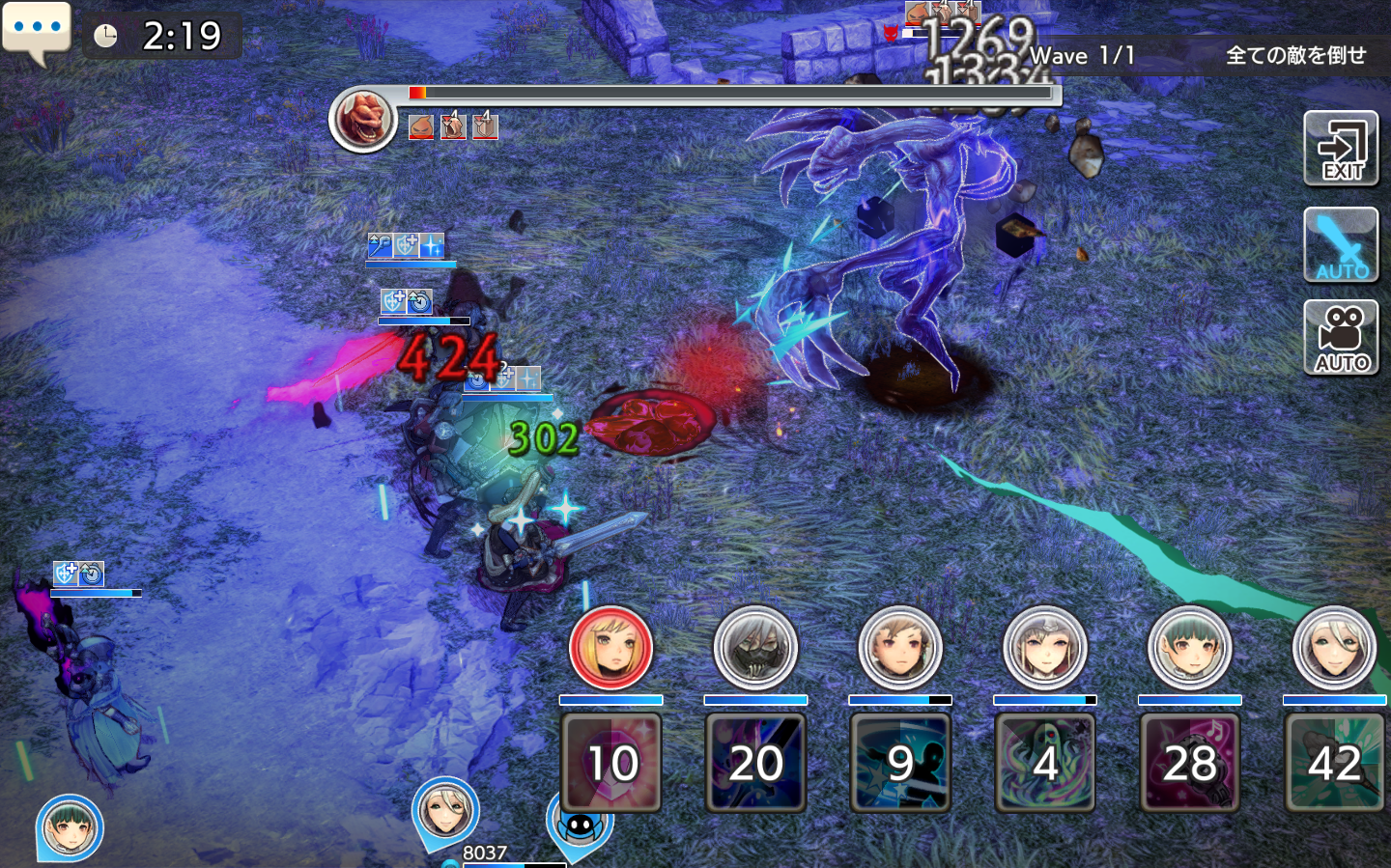Activate the skill with cooldown 4
This screenshot has height=868, width=1391.
tap(1045, 763)
